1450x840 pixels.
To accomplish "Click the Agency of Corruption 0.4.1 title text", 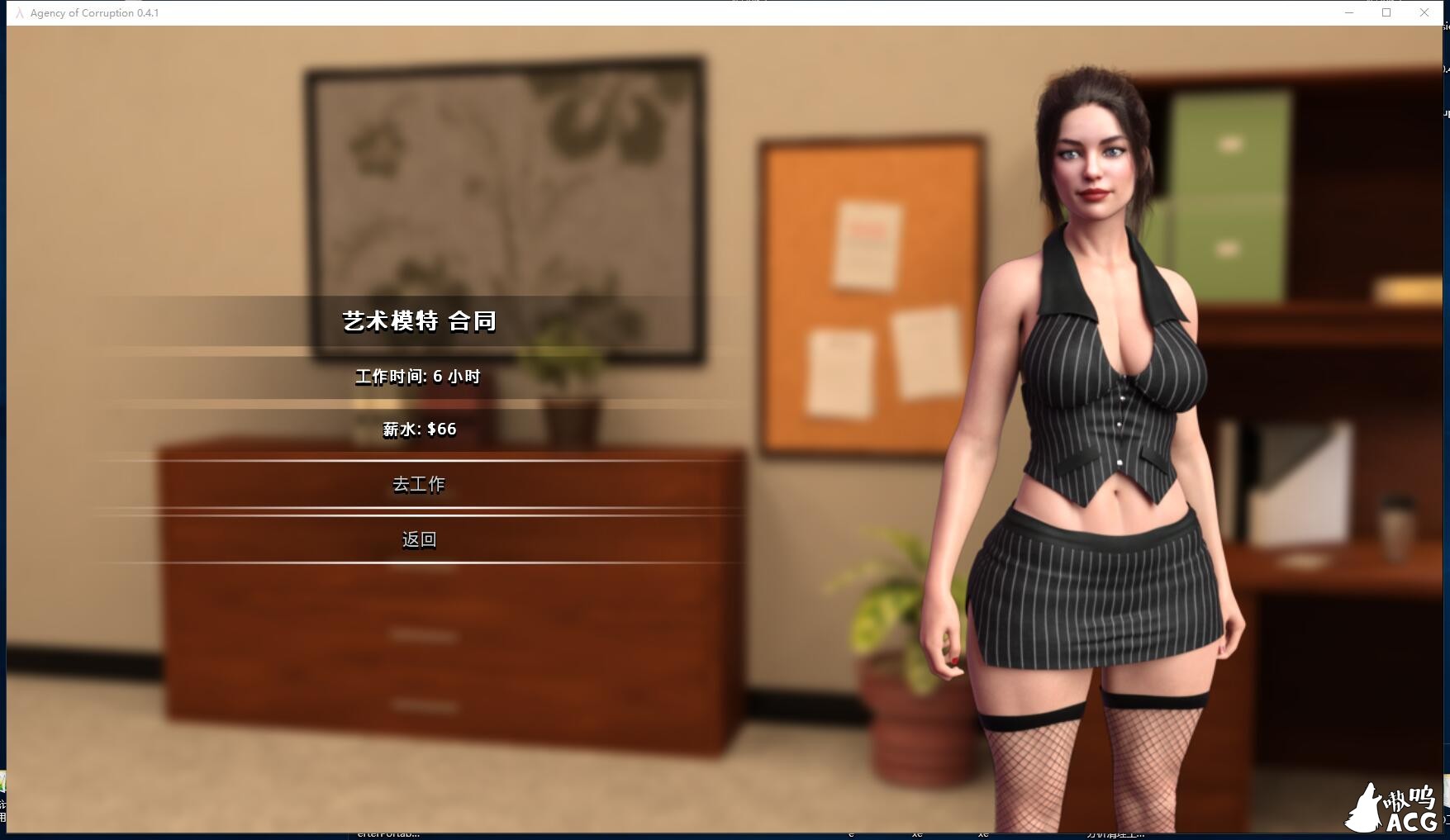I will click(x=94, y=12).
